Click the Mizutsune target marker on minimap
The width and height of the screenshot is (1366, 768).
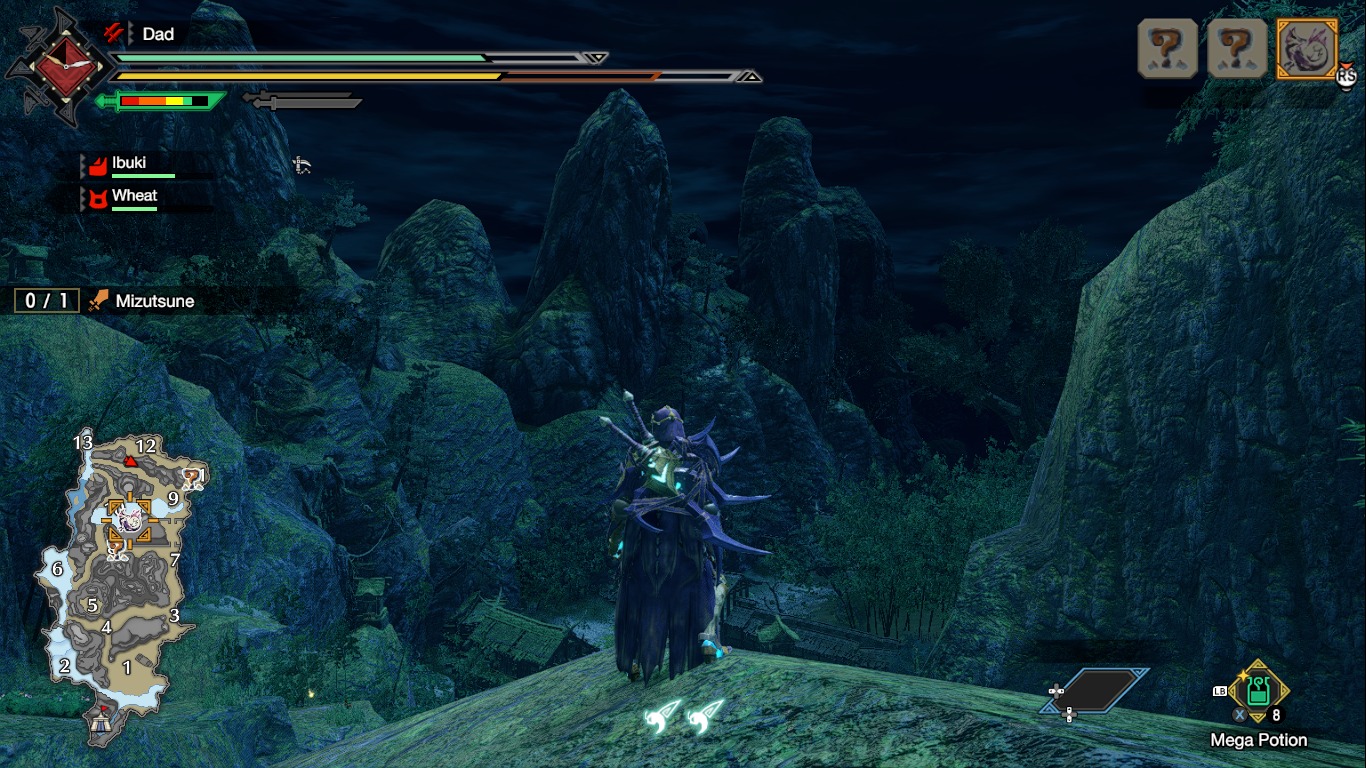(x=127, y=517)
